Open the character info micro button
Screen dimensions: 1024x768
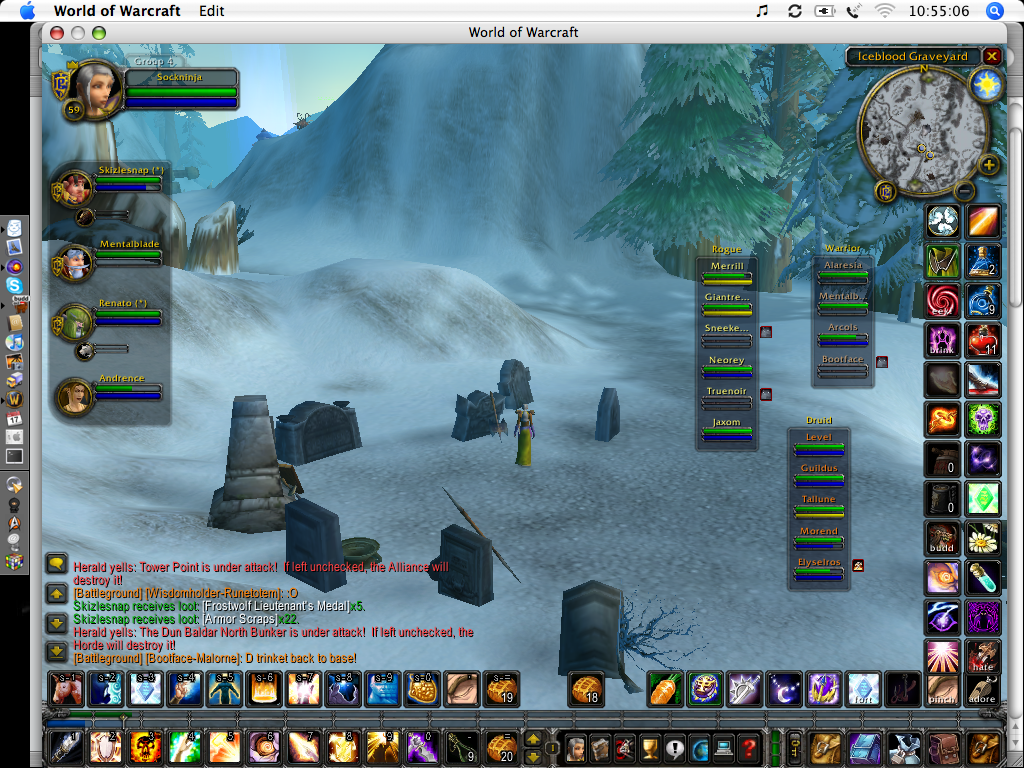[575, 747]
